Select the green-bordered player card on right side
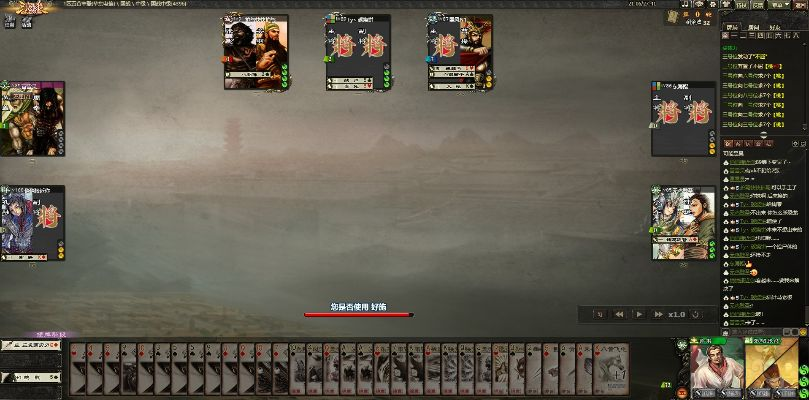This screenshot has height=400, width=809. [683, 222]
